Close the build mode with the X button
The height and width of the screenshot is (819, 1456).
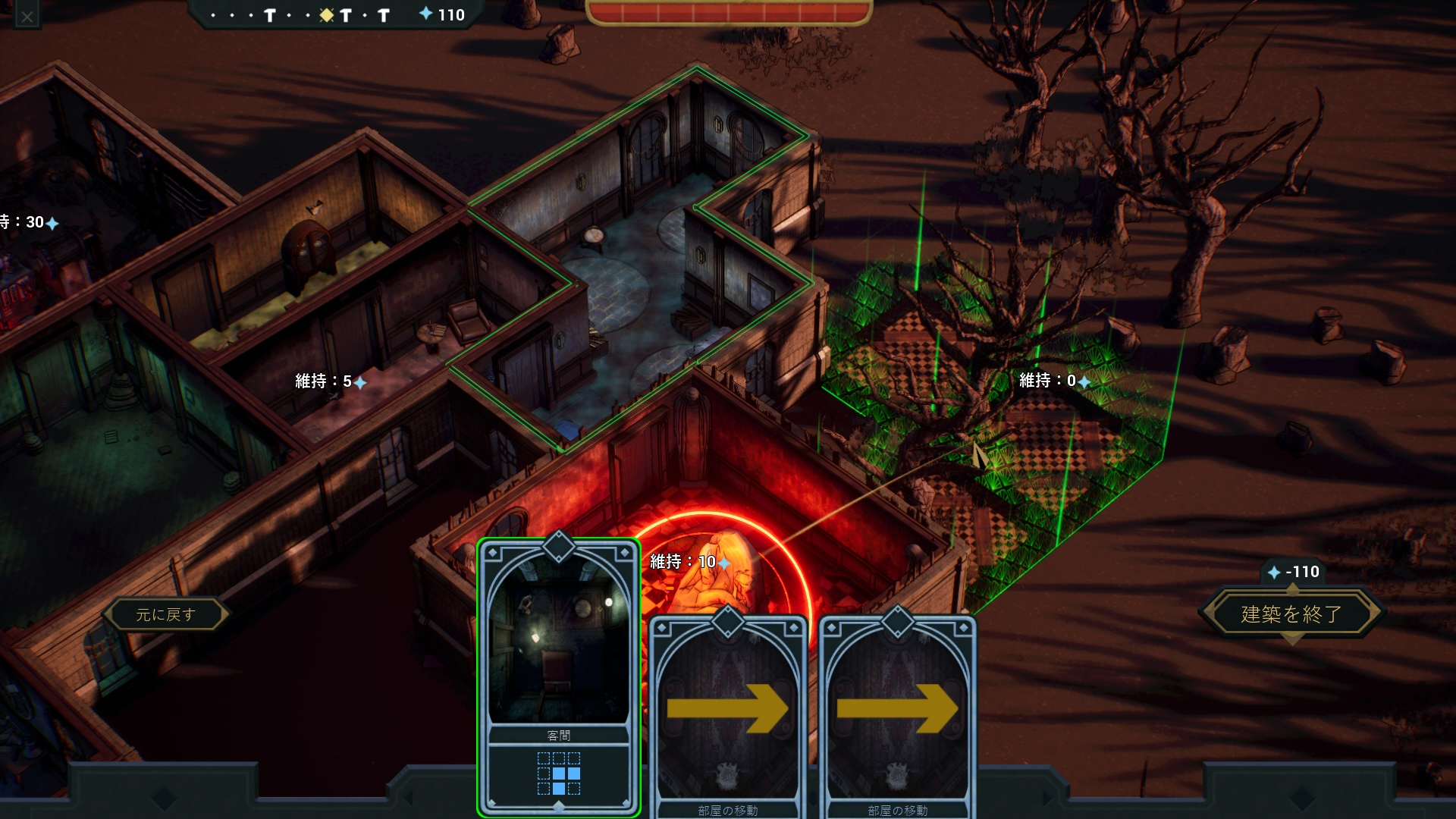point(27,16)
